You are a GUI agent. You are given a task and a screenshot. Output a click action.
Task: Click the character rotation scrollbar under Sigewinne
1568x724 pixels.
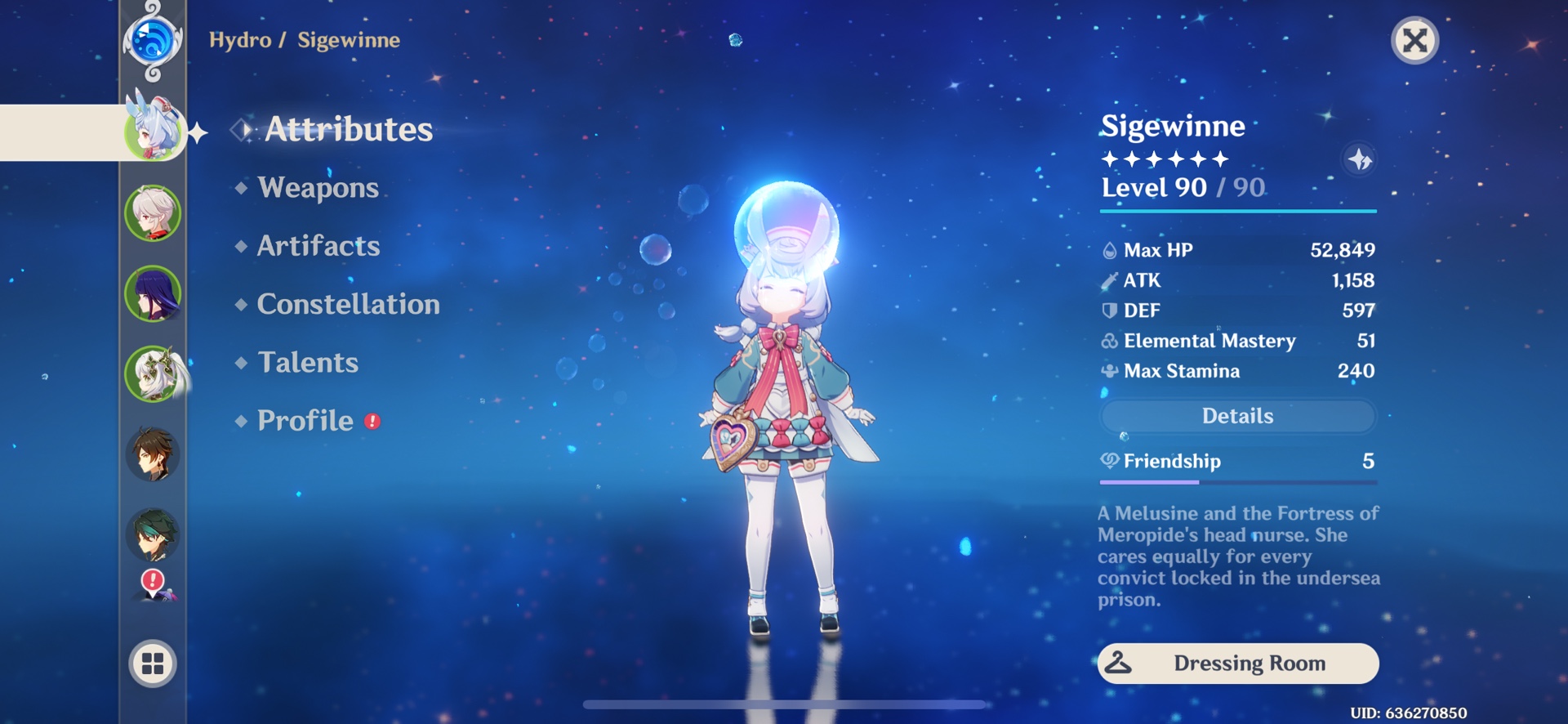click(x=782, y=704)
